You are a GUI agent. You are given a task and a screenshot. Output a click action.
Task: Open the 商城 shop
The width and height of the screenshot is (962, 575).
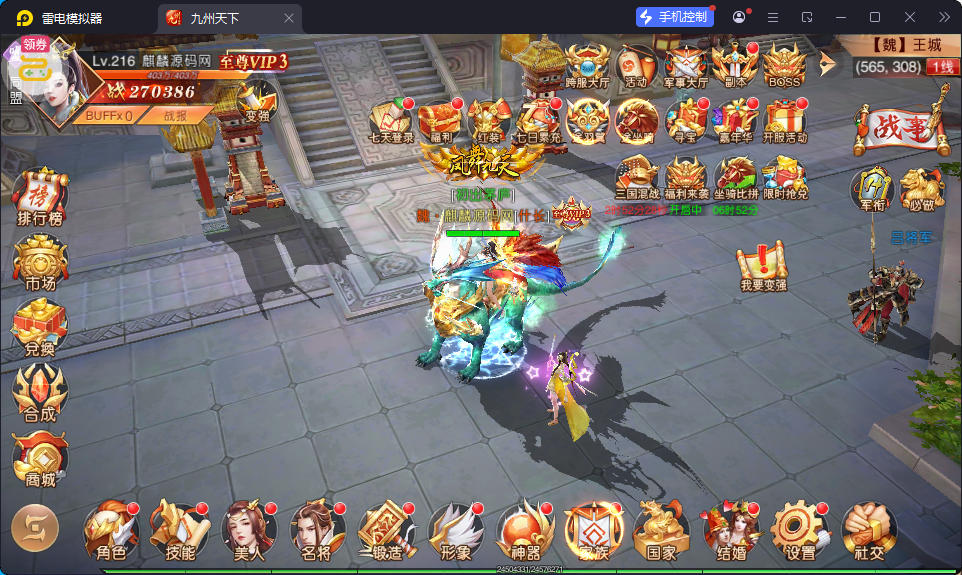click(40, 460)
